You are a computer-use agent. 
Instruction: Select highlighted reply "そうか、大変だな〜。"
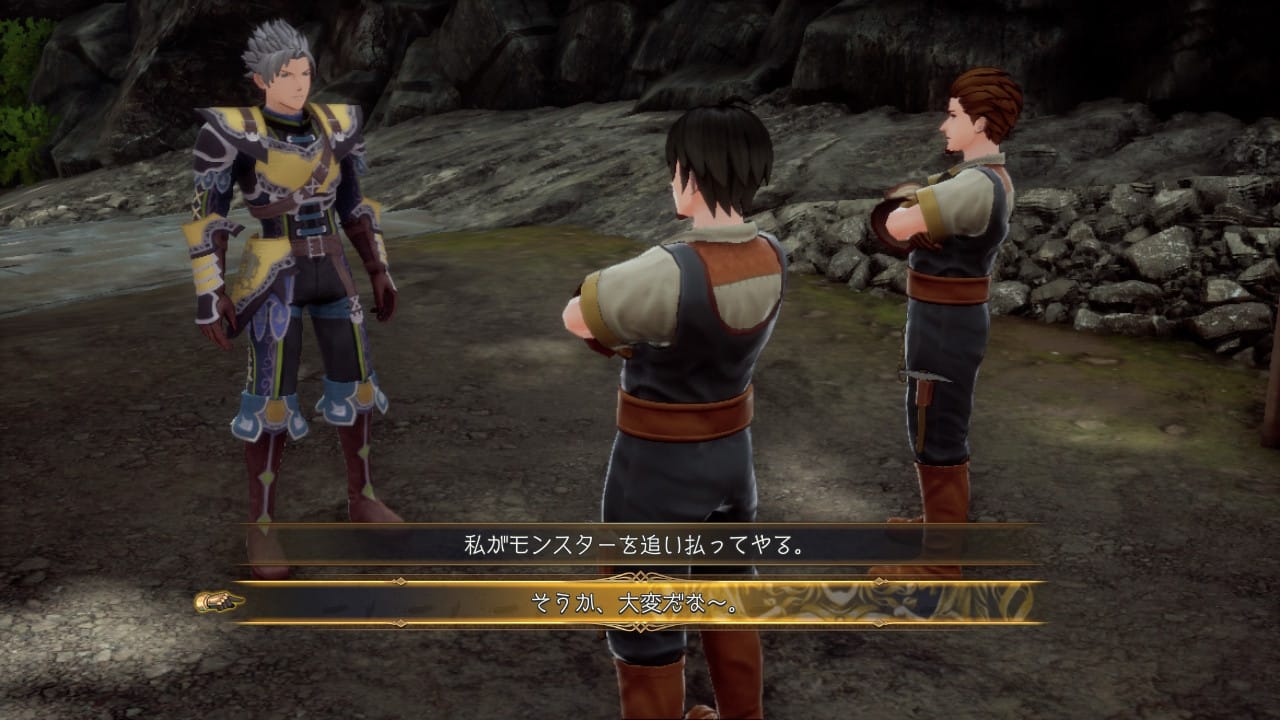(636, 602)
